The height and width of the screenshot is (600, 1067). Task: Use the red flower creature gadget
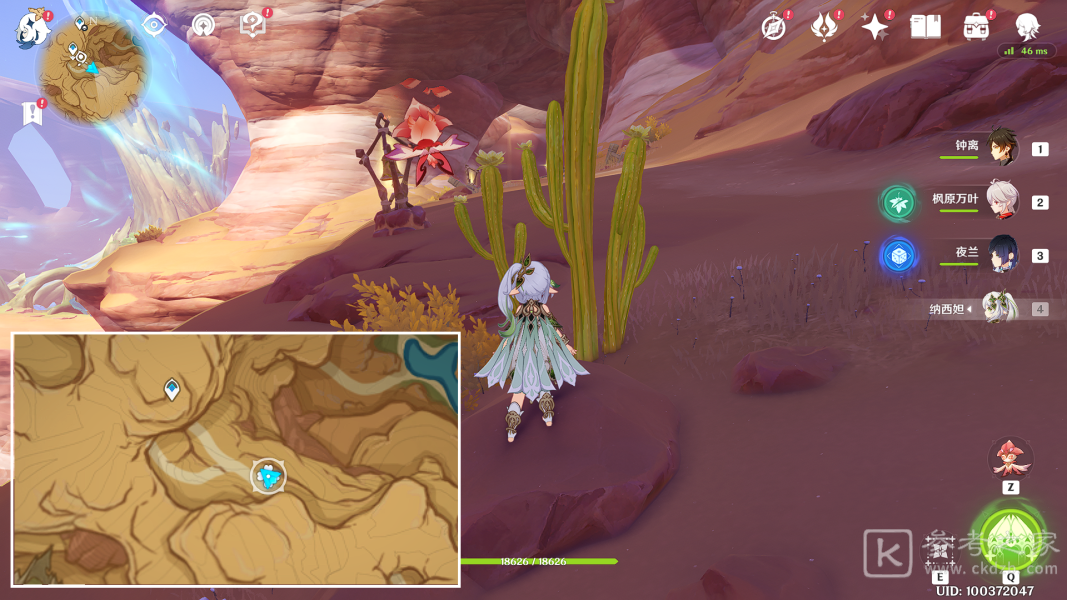click(x=1010, y=458)
